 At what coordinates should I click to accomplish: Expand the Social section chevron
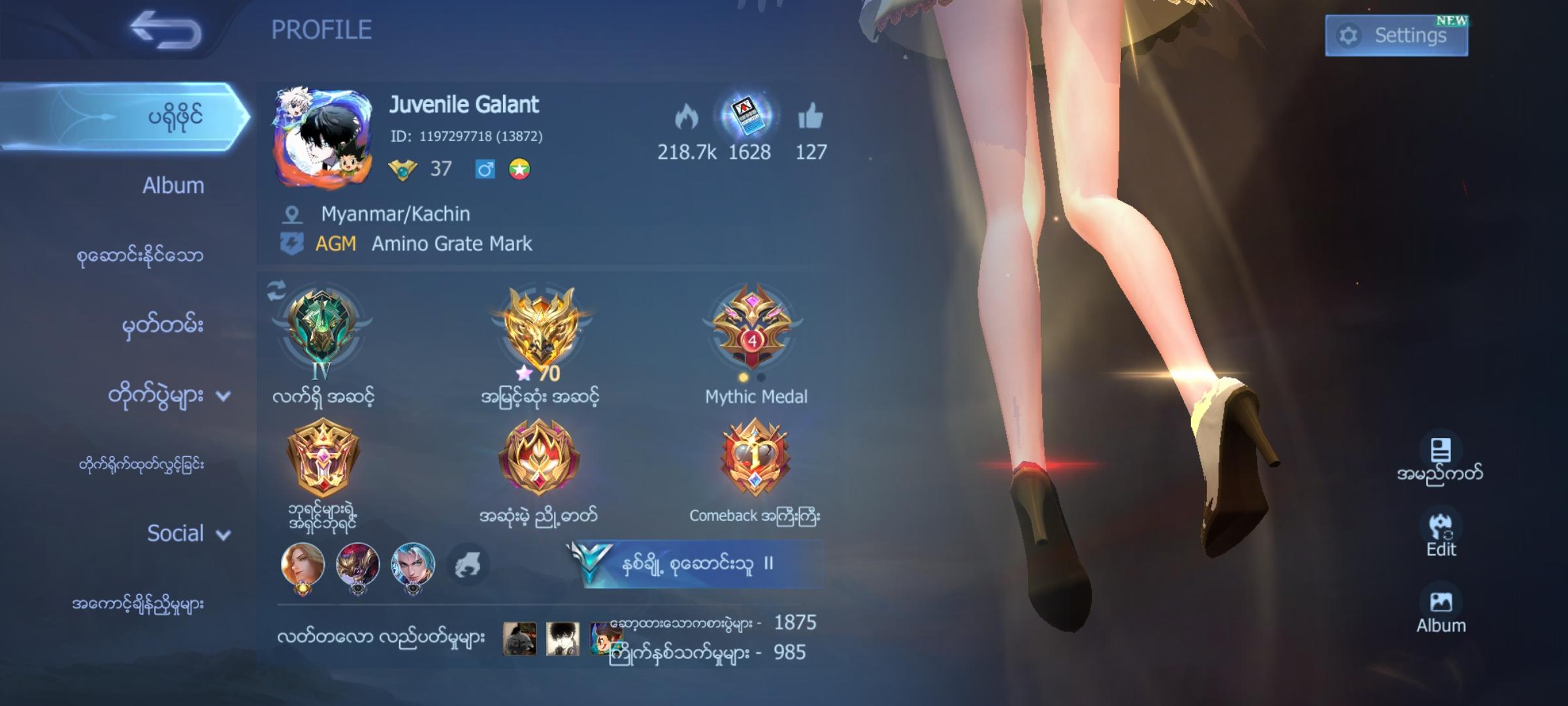click(223, 535)
